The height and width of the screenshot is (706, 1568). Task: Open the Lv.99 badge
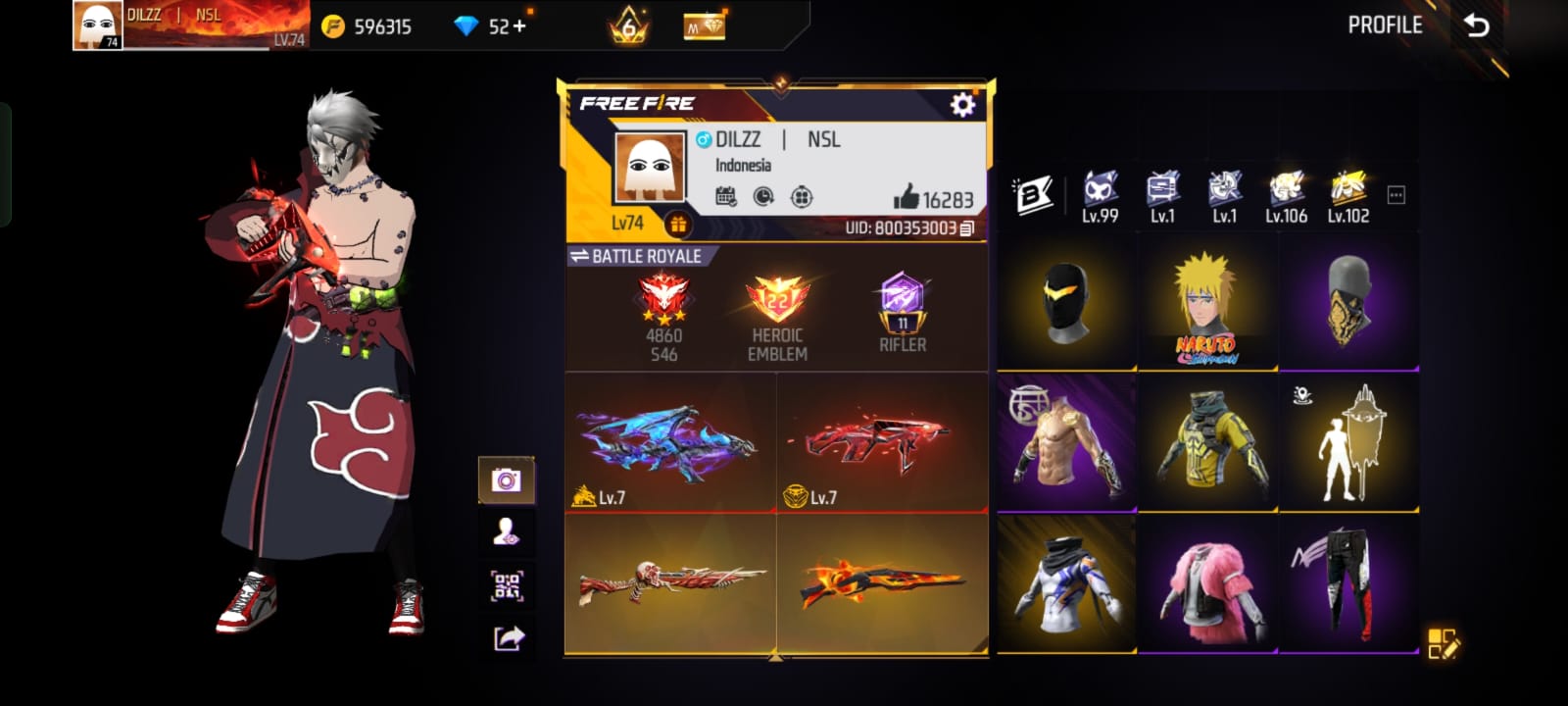pos(1100,196)
